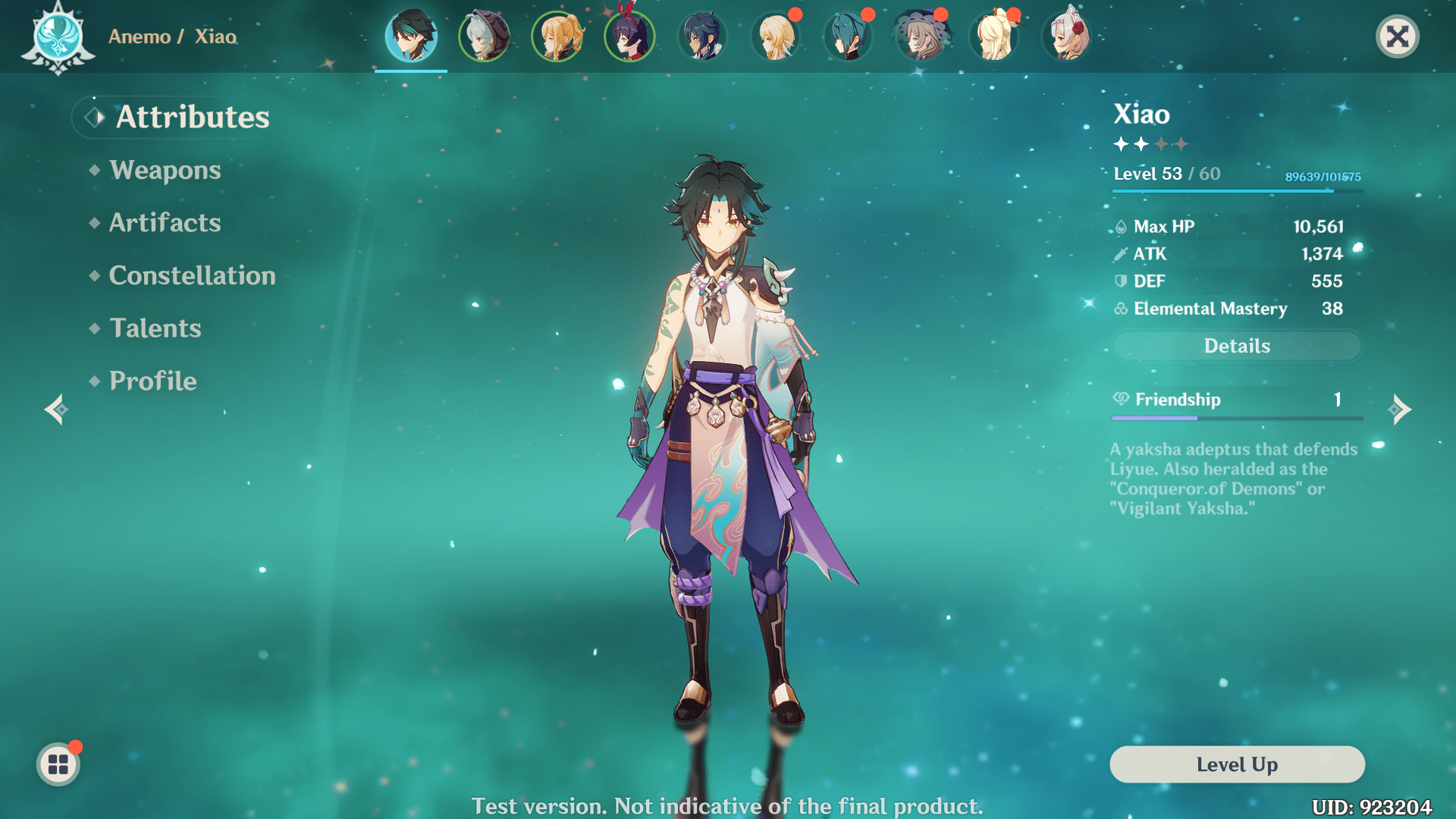Switch to next character with right arrow

[1400, 409]
